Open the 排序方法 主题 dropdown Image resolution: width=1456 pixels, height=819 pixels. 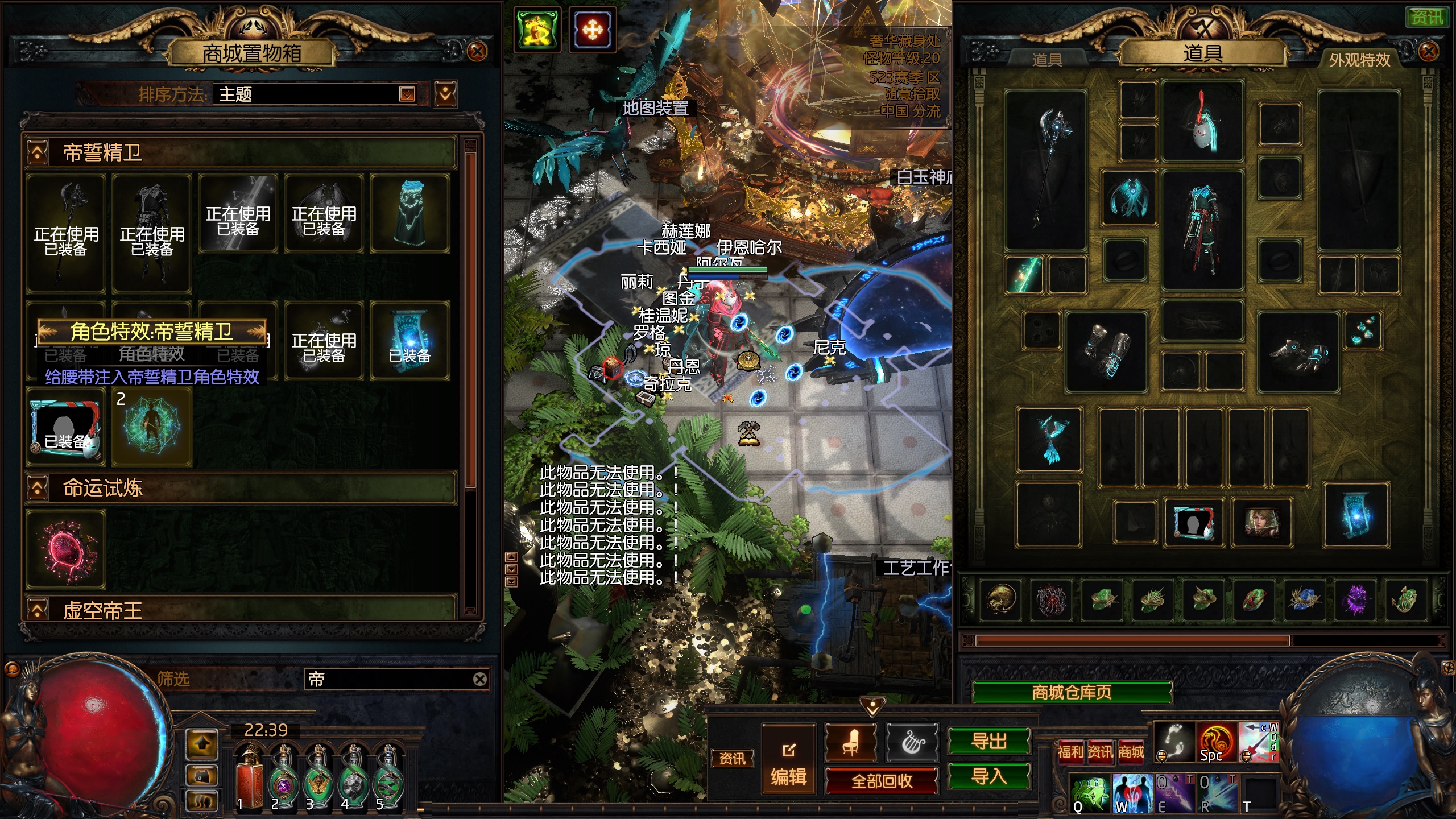tap(407, 94)
